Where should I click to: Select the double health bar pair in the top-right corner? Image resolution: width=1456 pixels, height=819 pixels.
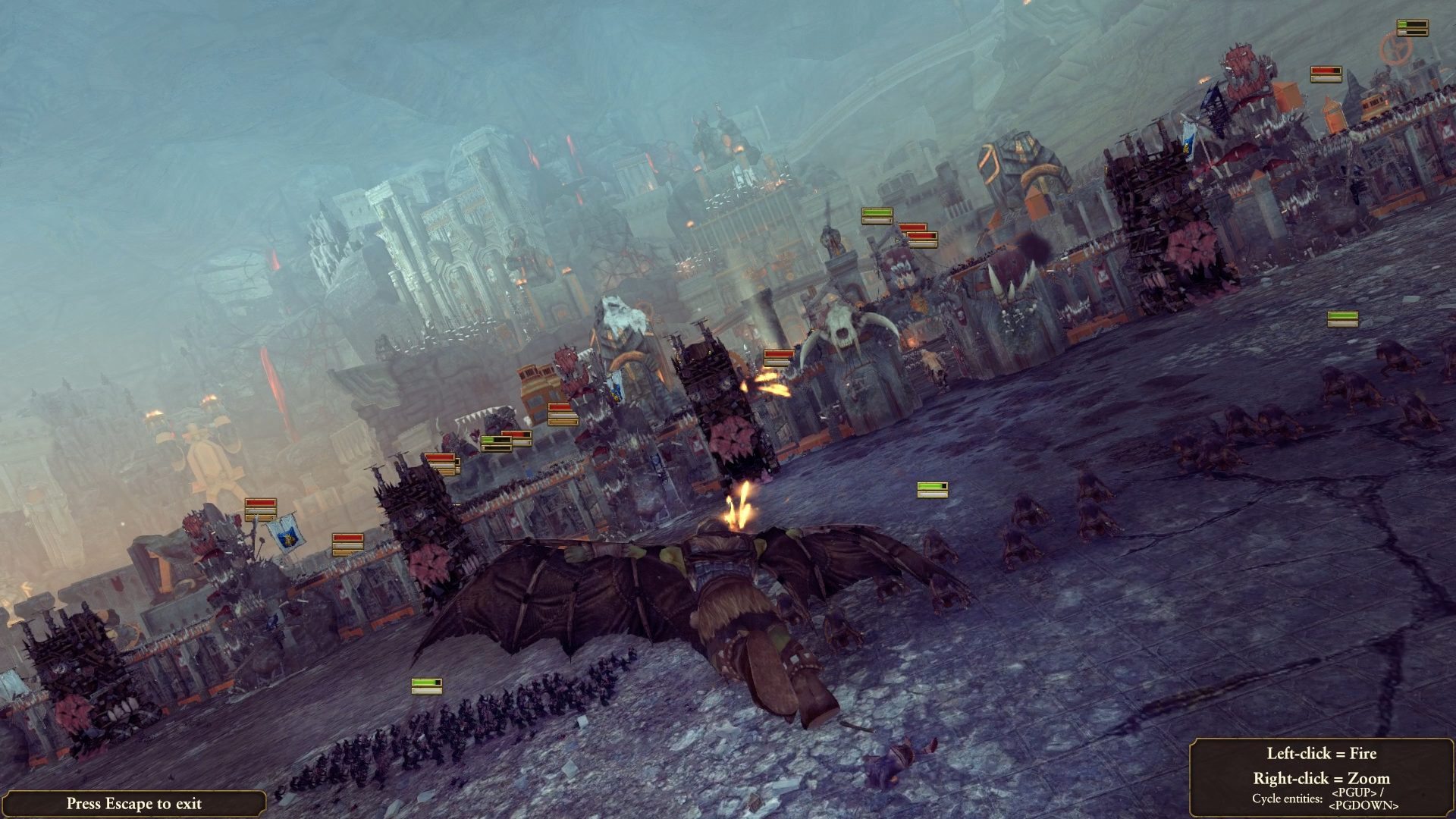pyautogui.click(x=1413, y=28)
